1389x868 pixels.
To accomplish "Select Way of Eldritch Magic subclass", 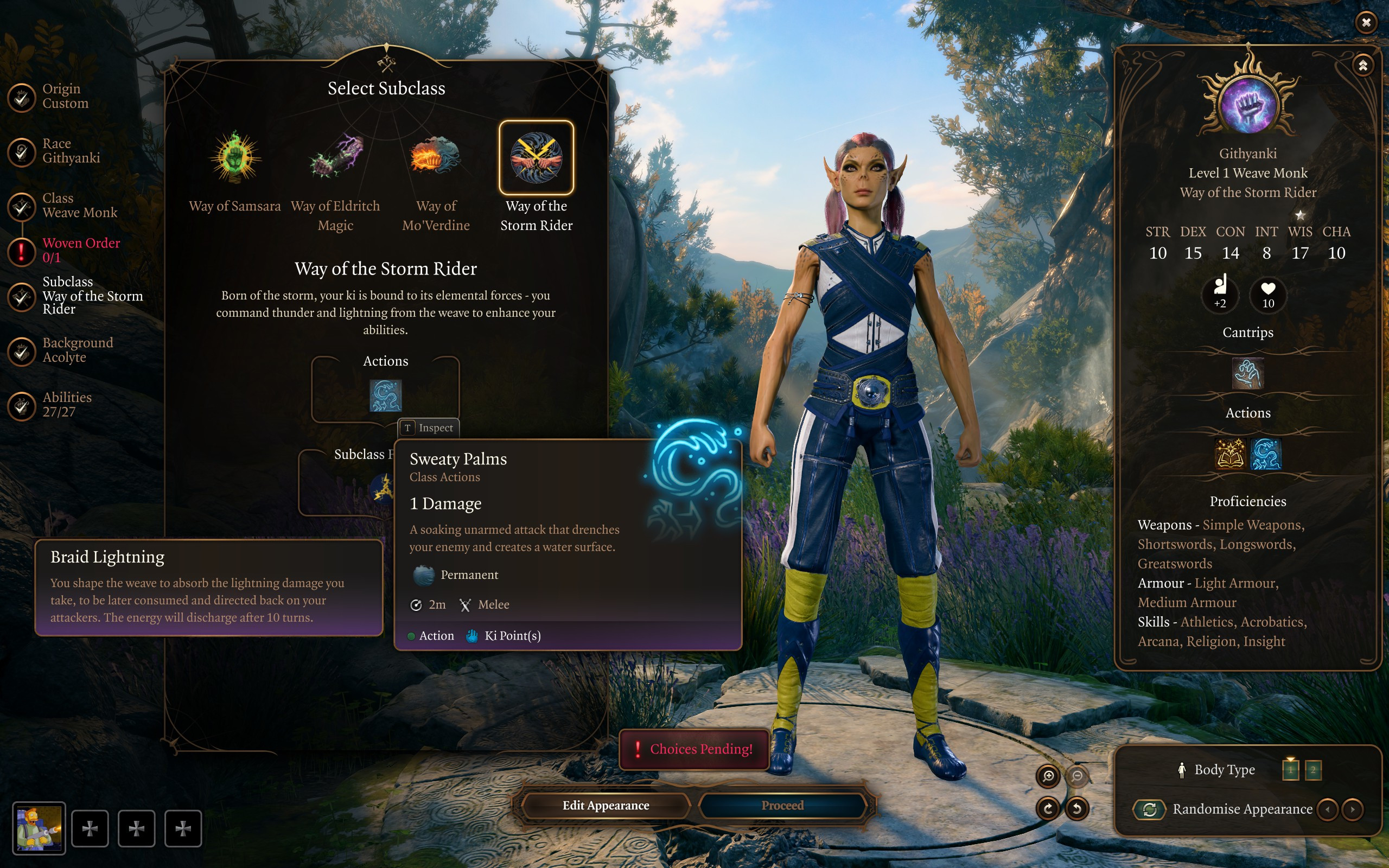I will [x=336, y=157].
